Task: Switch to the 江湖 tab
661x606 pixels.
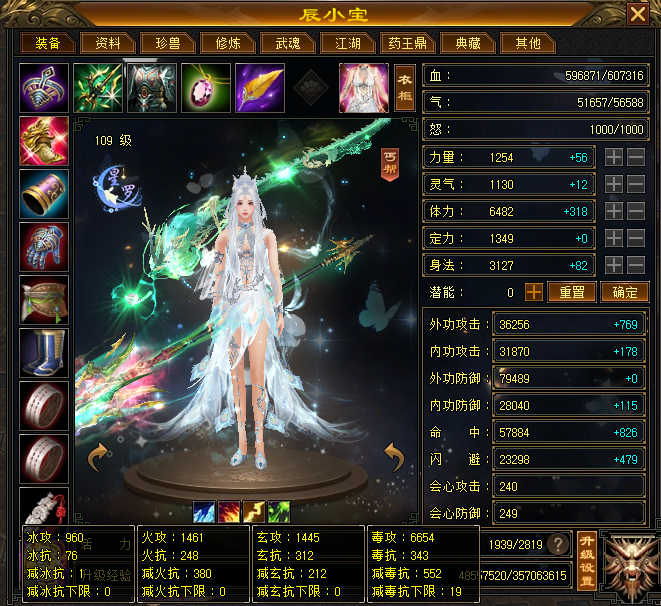Action: (340, 43)
